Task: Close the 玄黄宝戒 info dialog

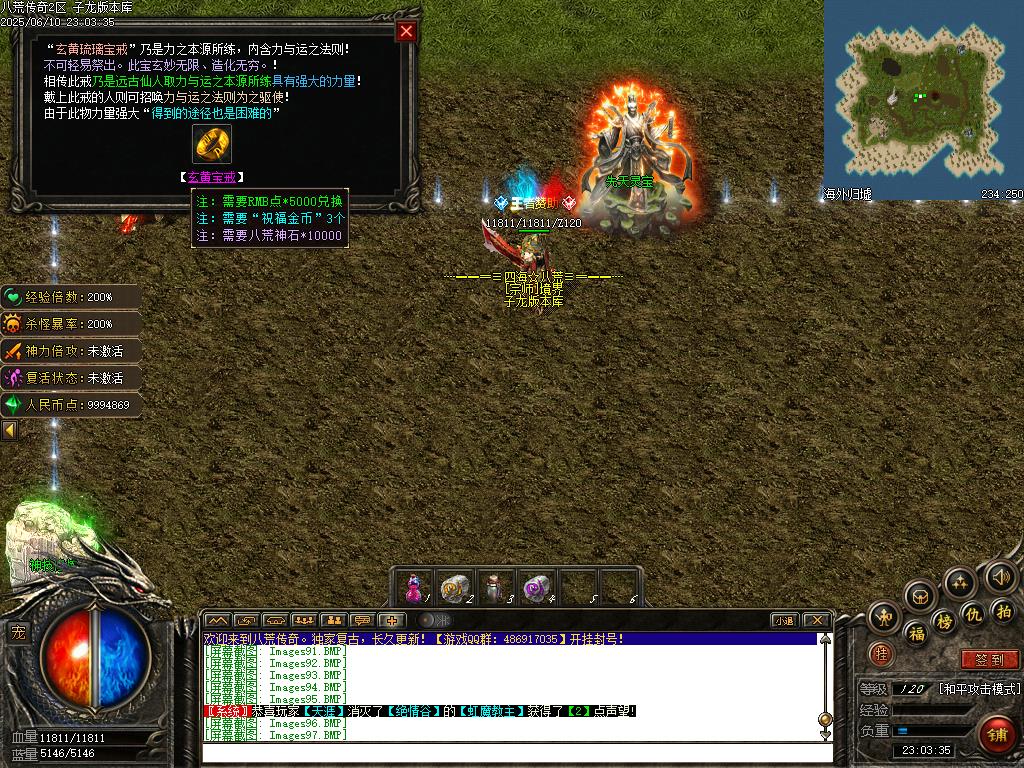Action: [406, 31]
